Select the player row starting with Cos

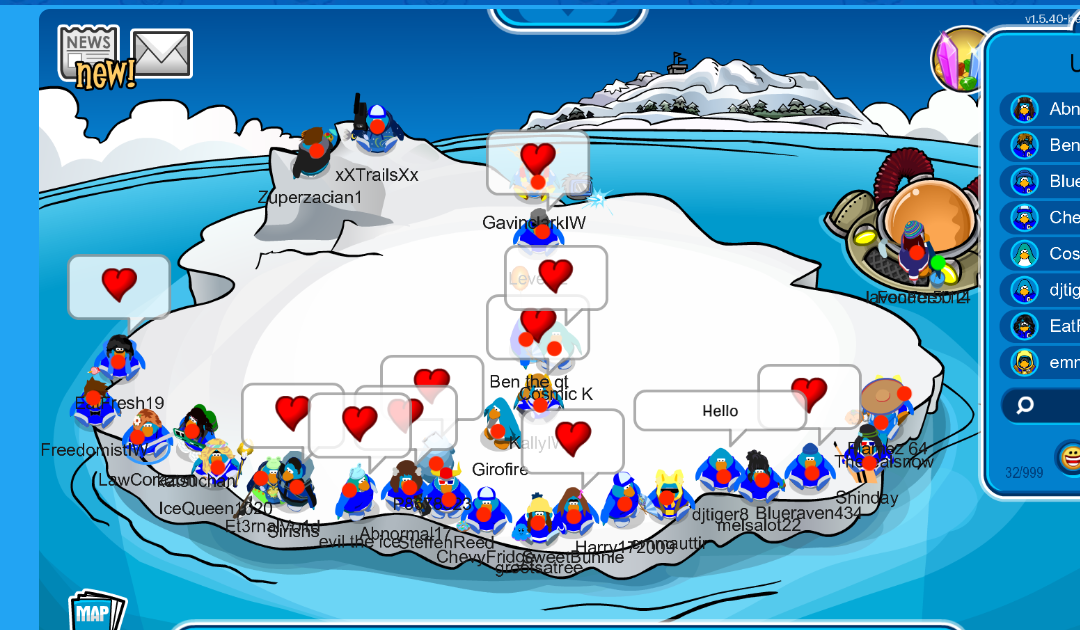pos(1045,254)
